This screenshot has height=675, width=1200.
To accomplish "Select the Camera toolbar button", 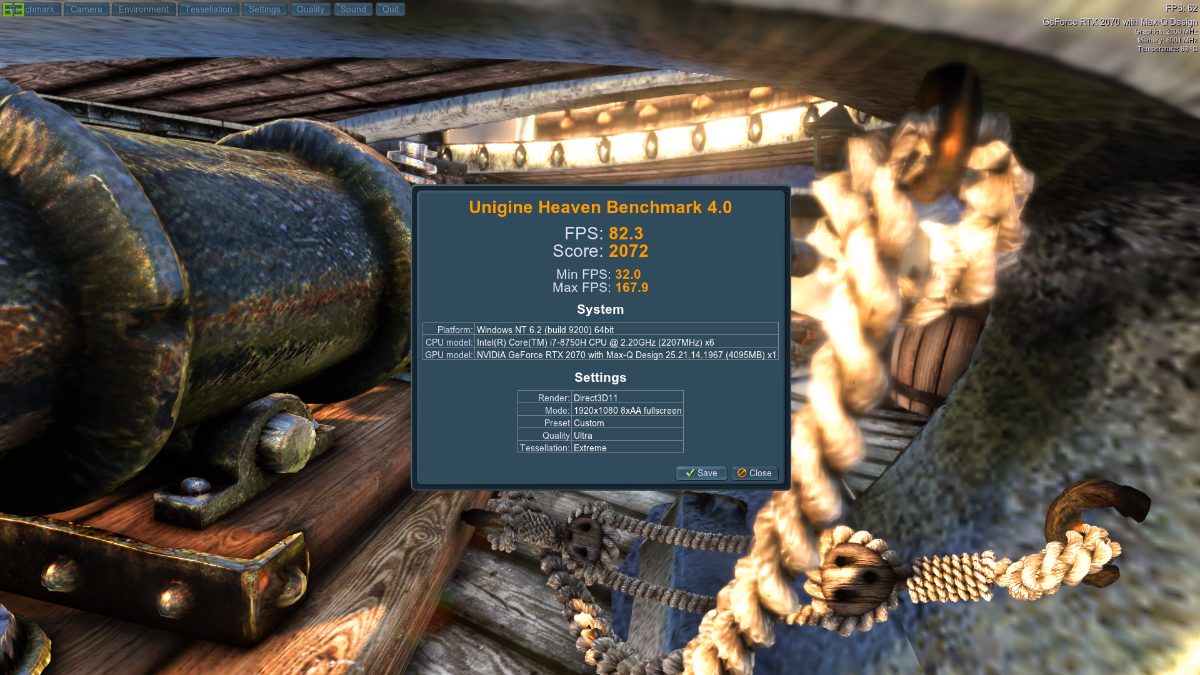I will coord(87,9).
